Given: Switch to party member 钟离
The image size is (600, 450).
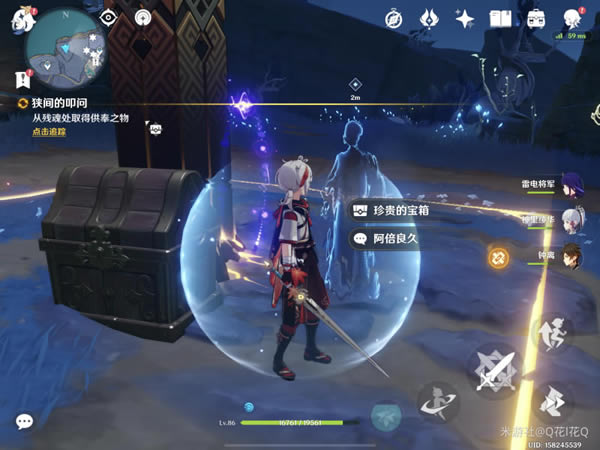Looking at the screenshot, I should 570,256.
